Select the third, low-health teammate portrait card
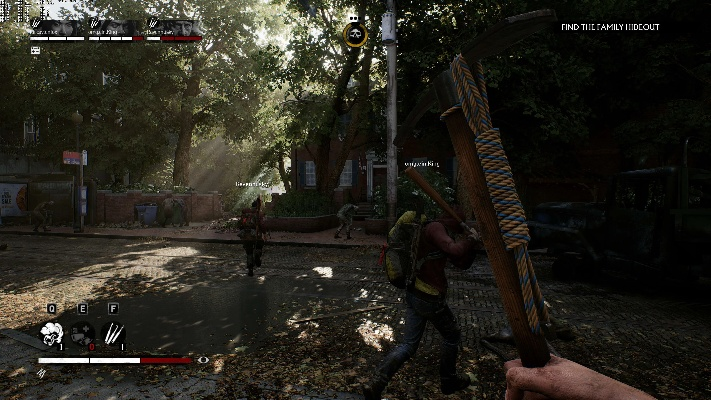The image size is (711, 400). click(174, 29)
